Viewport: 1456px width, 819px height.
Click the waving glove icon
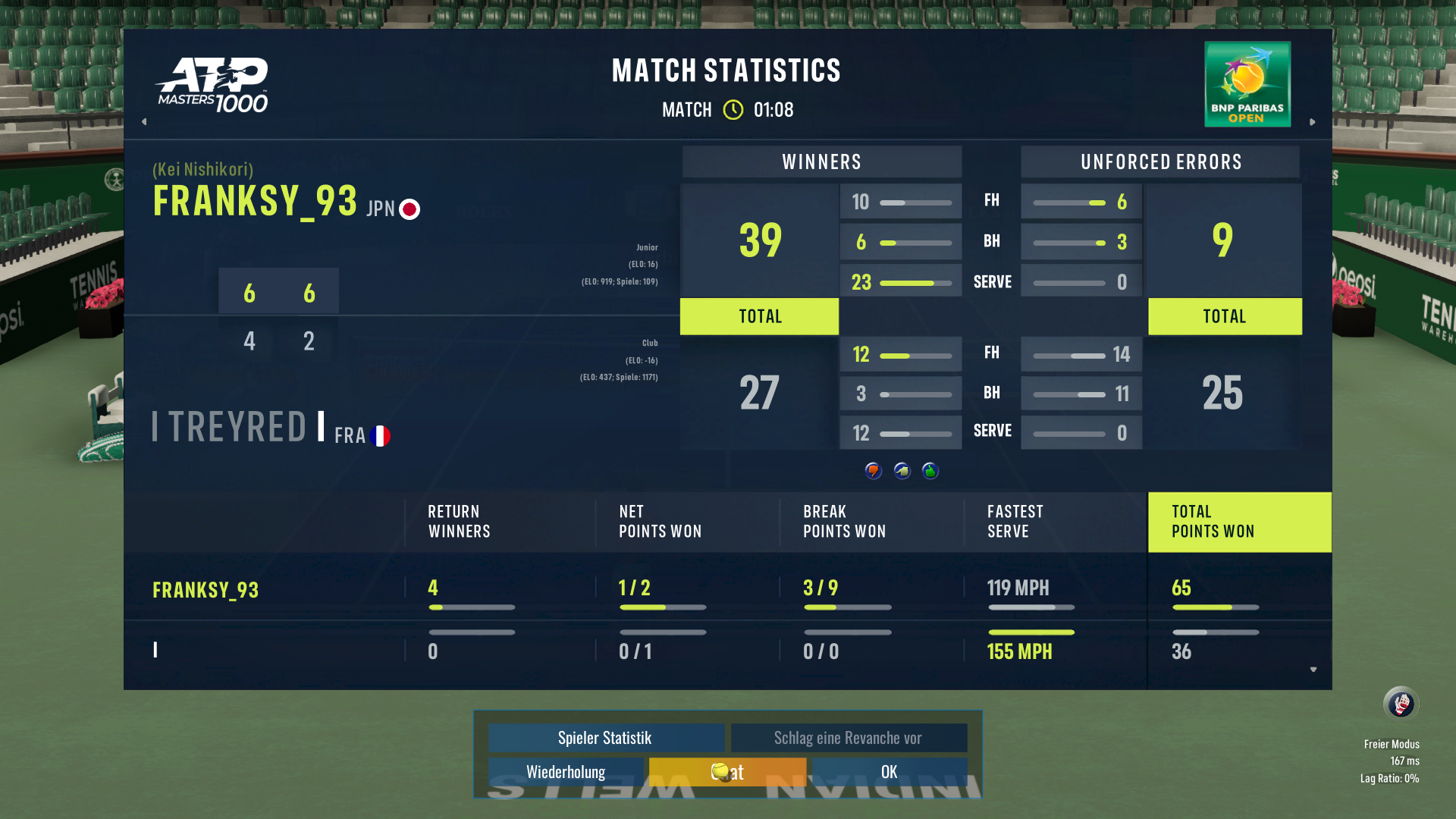coord(1401,704)
